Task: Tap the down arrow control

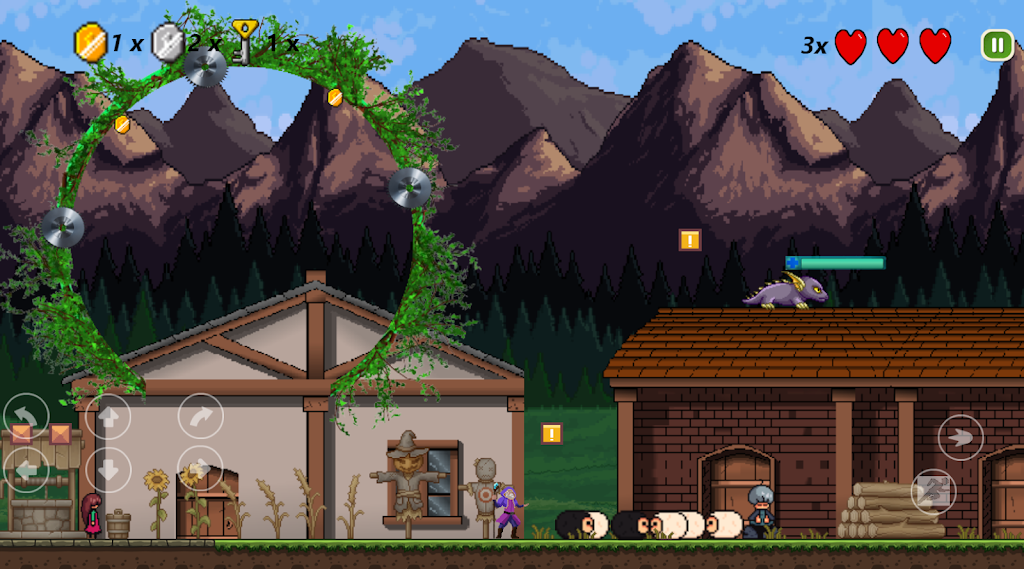Action: tap(108, 469)
